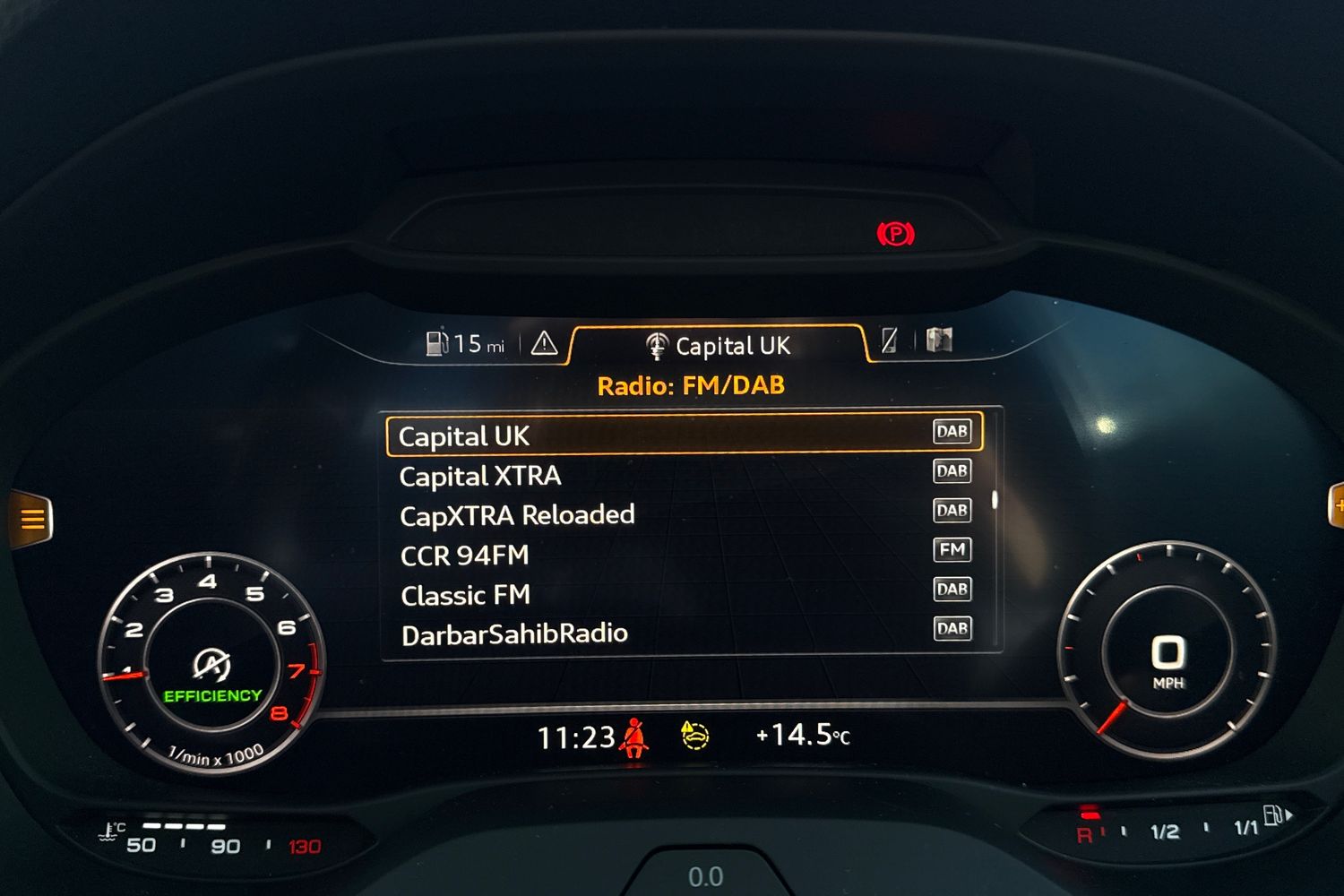The width and height of the screenshot is (1344, 896).
Task: Toggle the DAB badge next to Capital UK
Action: 952,432
